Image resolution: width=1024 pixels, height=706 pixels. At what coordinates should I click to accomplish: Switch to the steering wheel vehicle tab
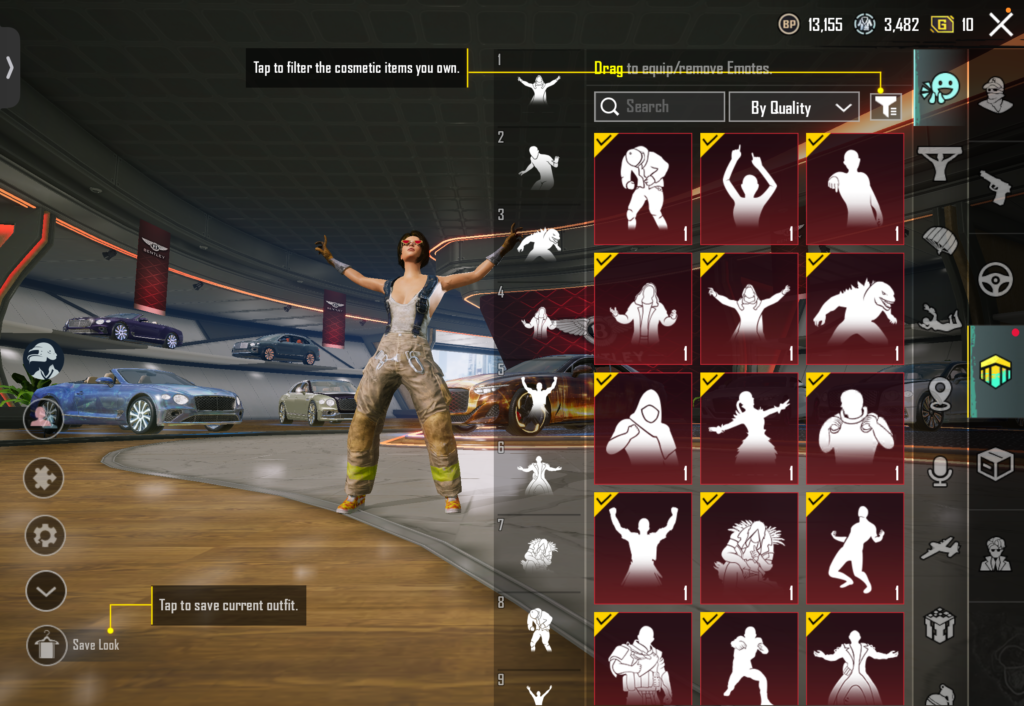995,281
